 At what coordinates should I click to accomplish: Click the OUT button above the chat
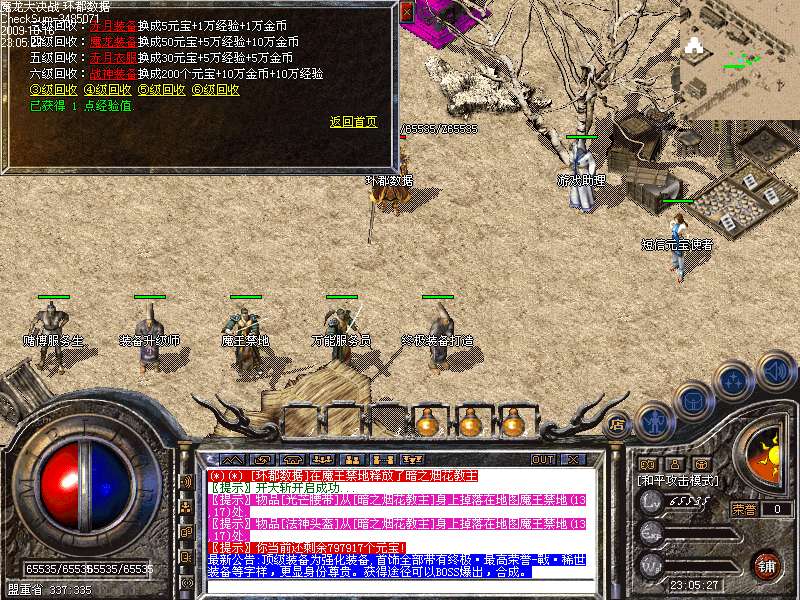pos(543,459)
